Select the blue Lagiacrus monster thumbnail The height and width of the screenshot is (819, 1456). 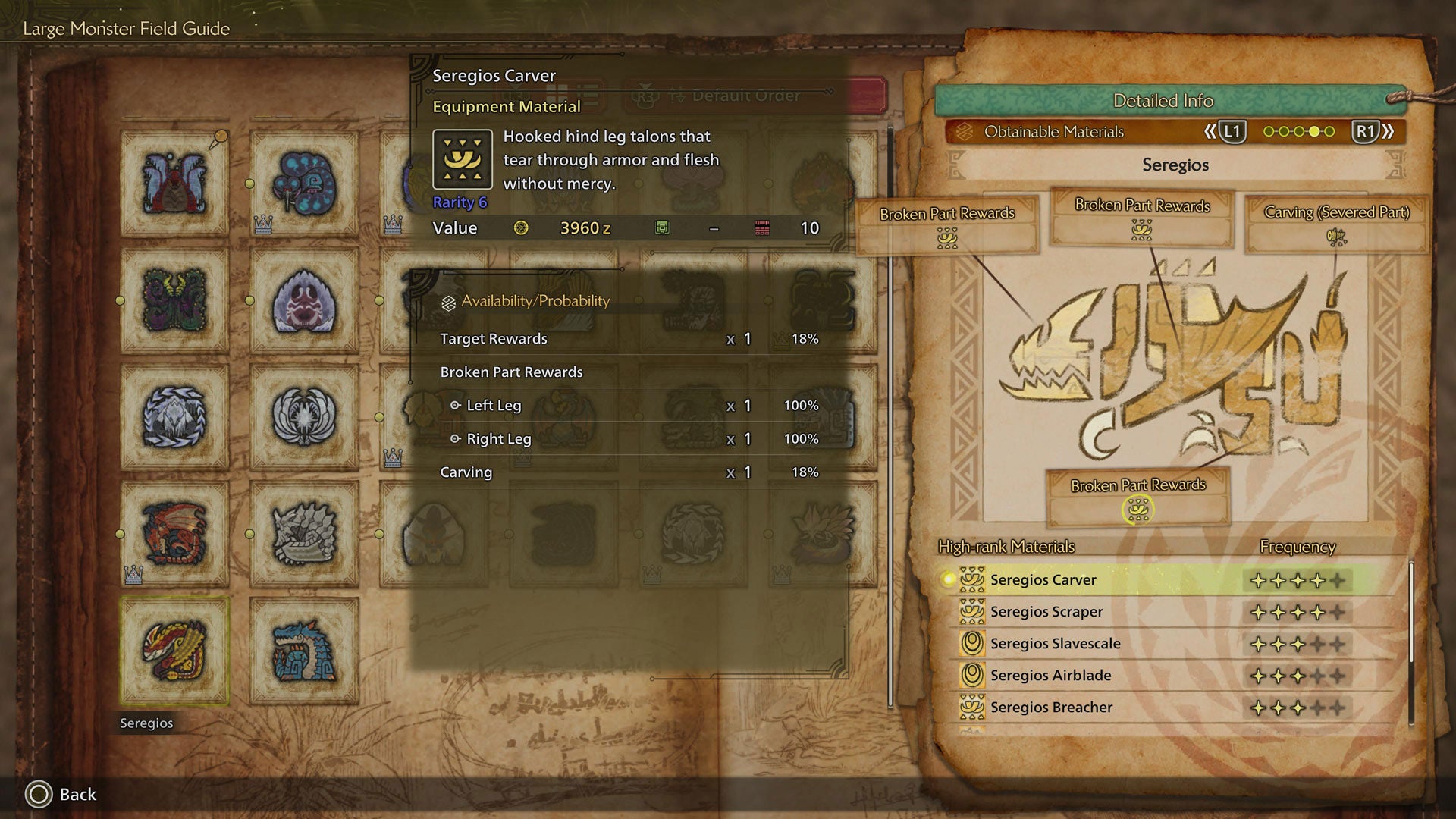pos(302,651)
